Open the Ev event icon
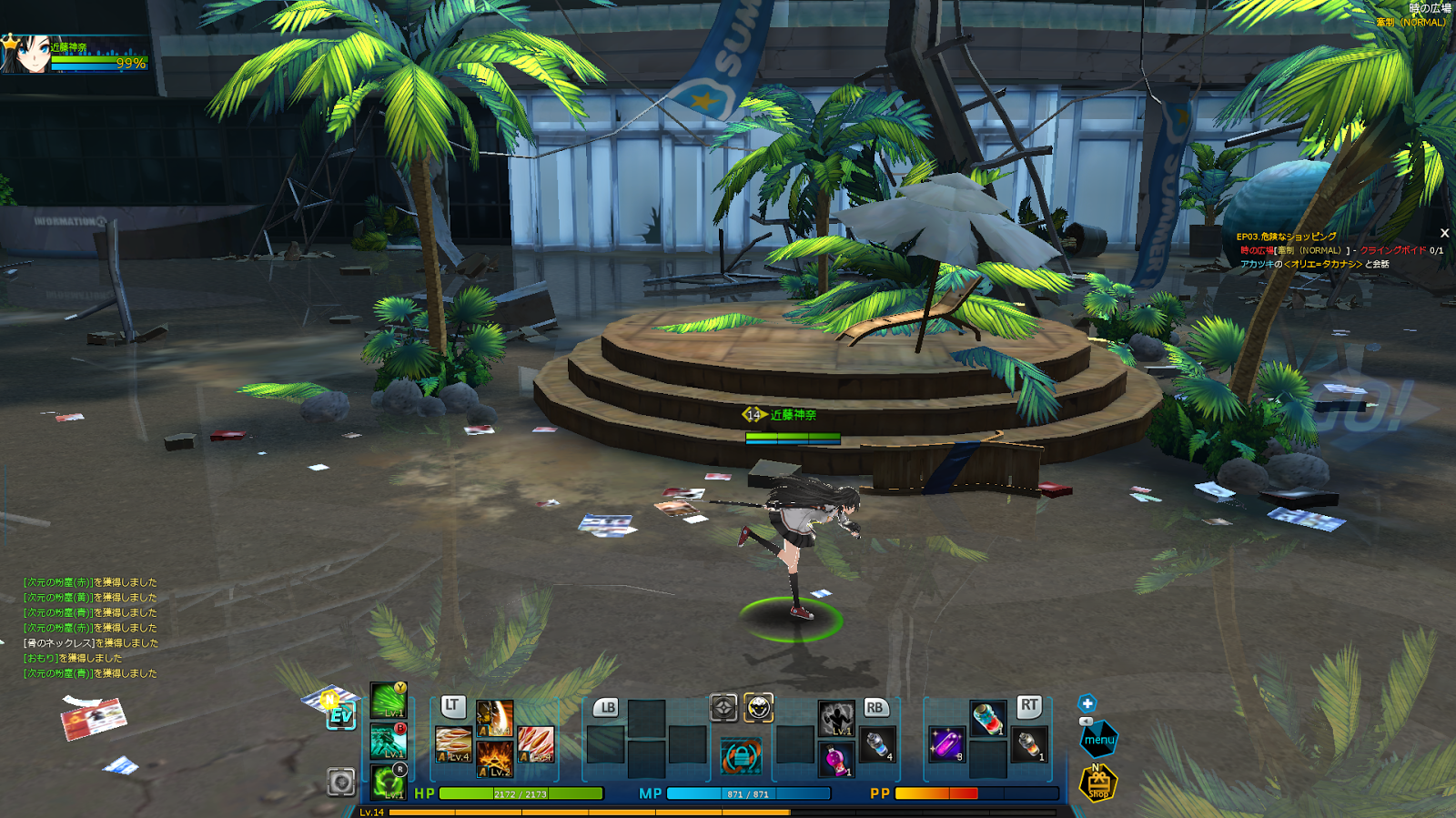 click(x=340, y=715)
